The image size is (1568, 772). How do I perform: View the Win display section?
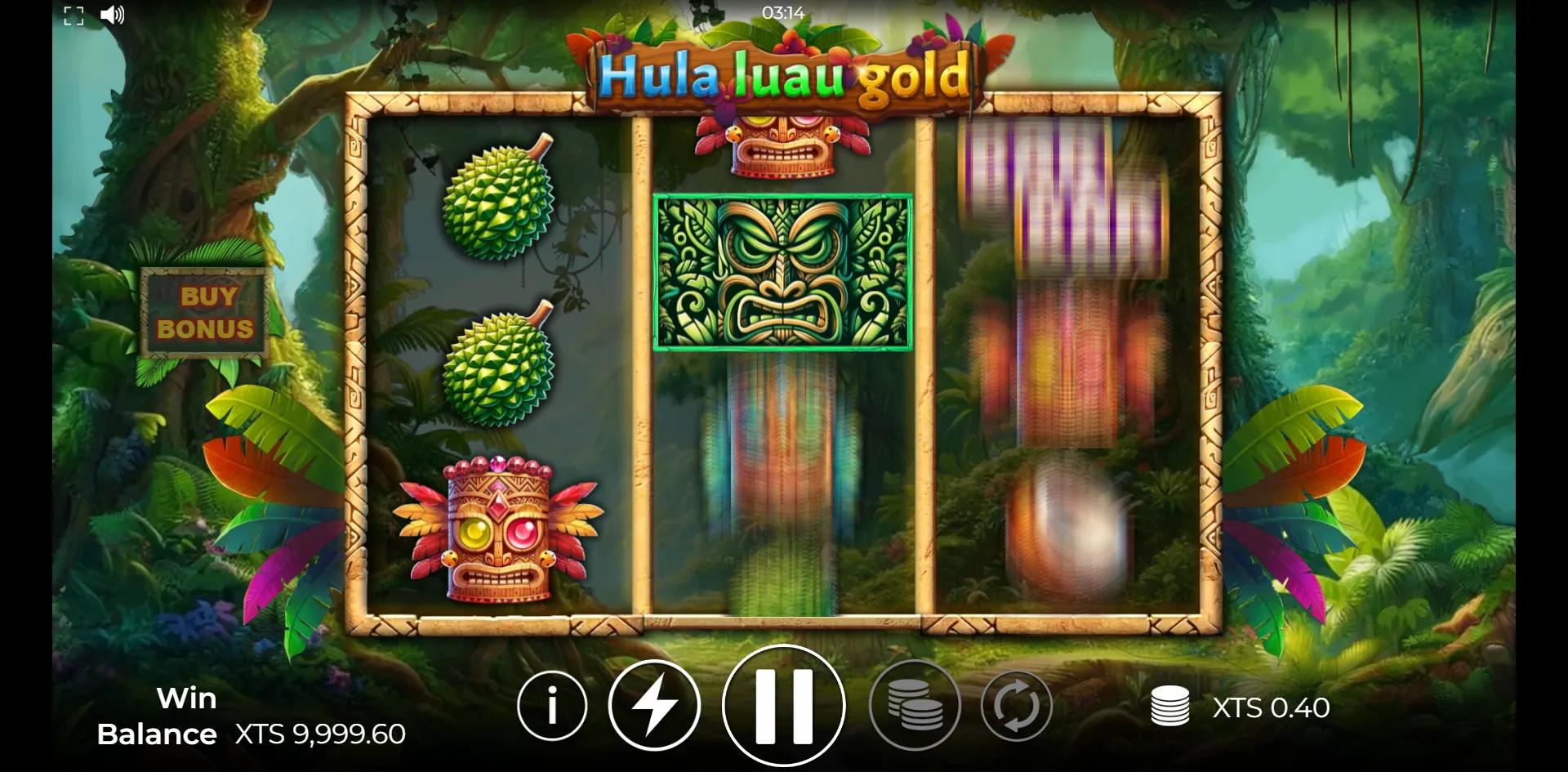187,698
